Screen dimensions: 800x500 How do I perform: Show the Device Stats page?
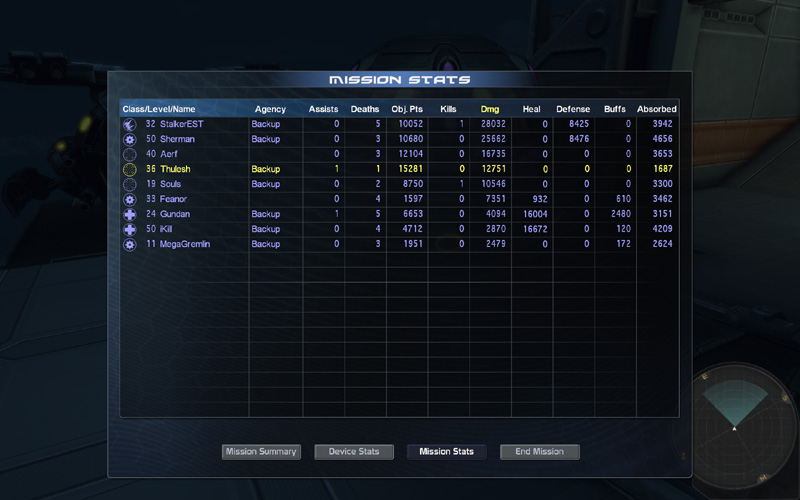tap(354, 452)
